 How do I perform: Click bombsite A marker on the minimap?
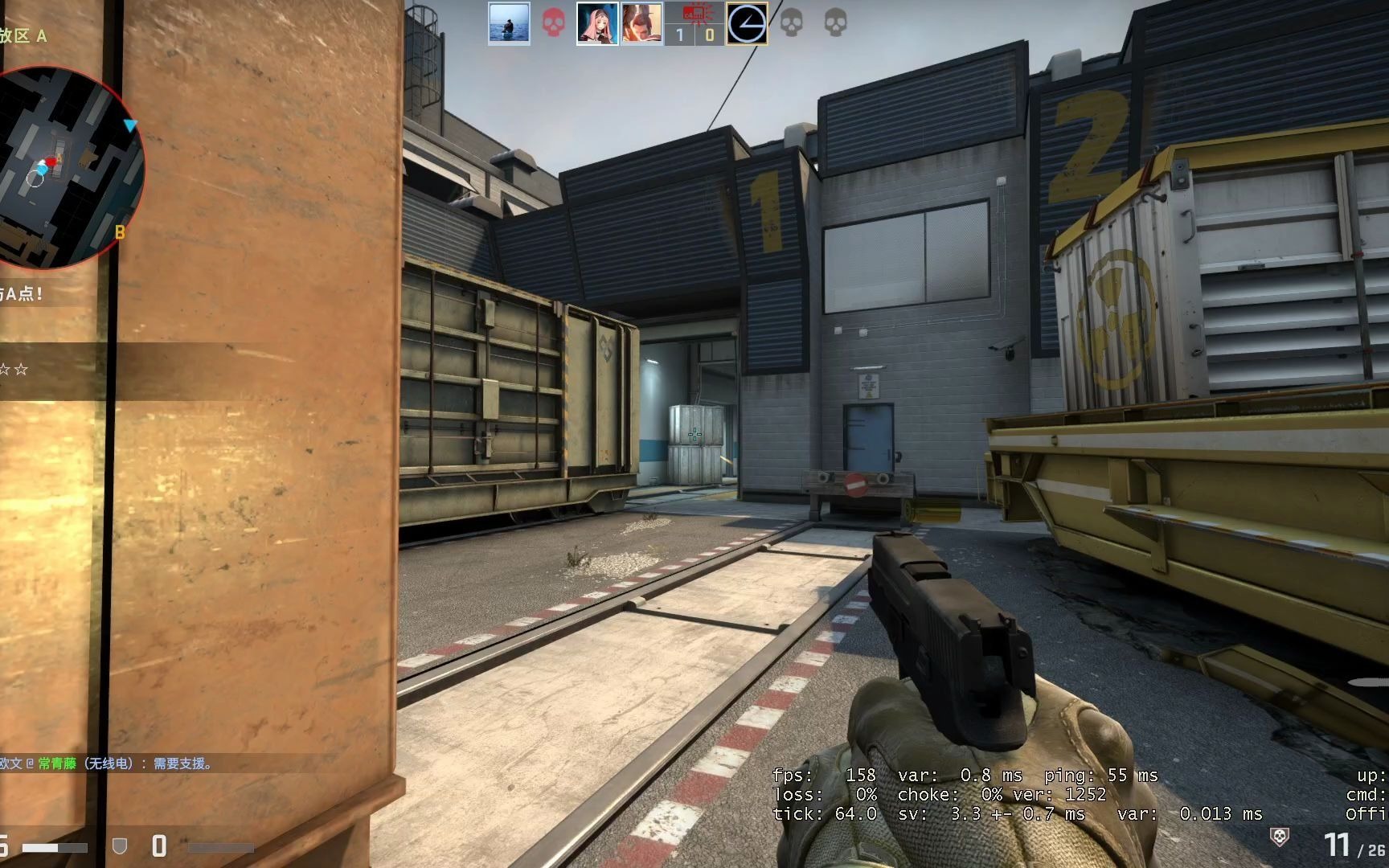(59, 158)
